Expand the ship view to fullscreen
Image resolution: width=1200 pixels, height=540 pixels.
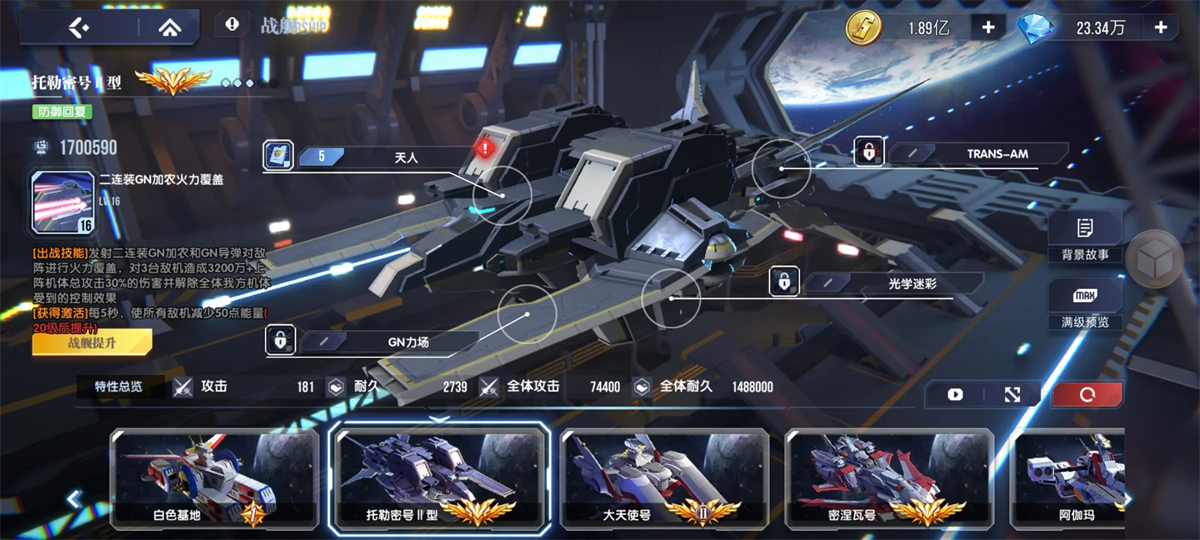pos(1012,394)
